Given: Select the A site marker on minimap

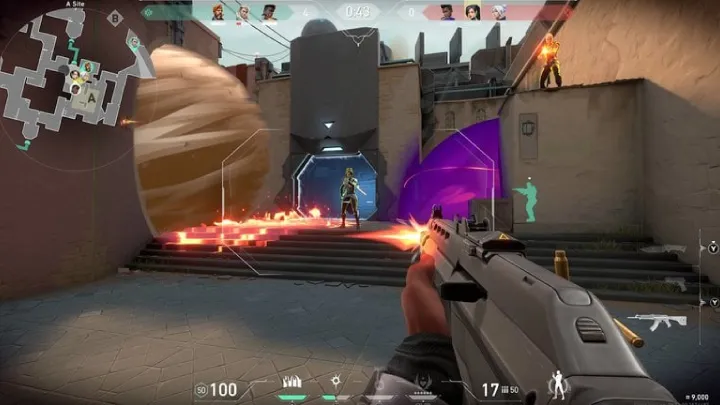Looking at the screenshot, I should point(91,99).
